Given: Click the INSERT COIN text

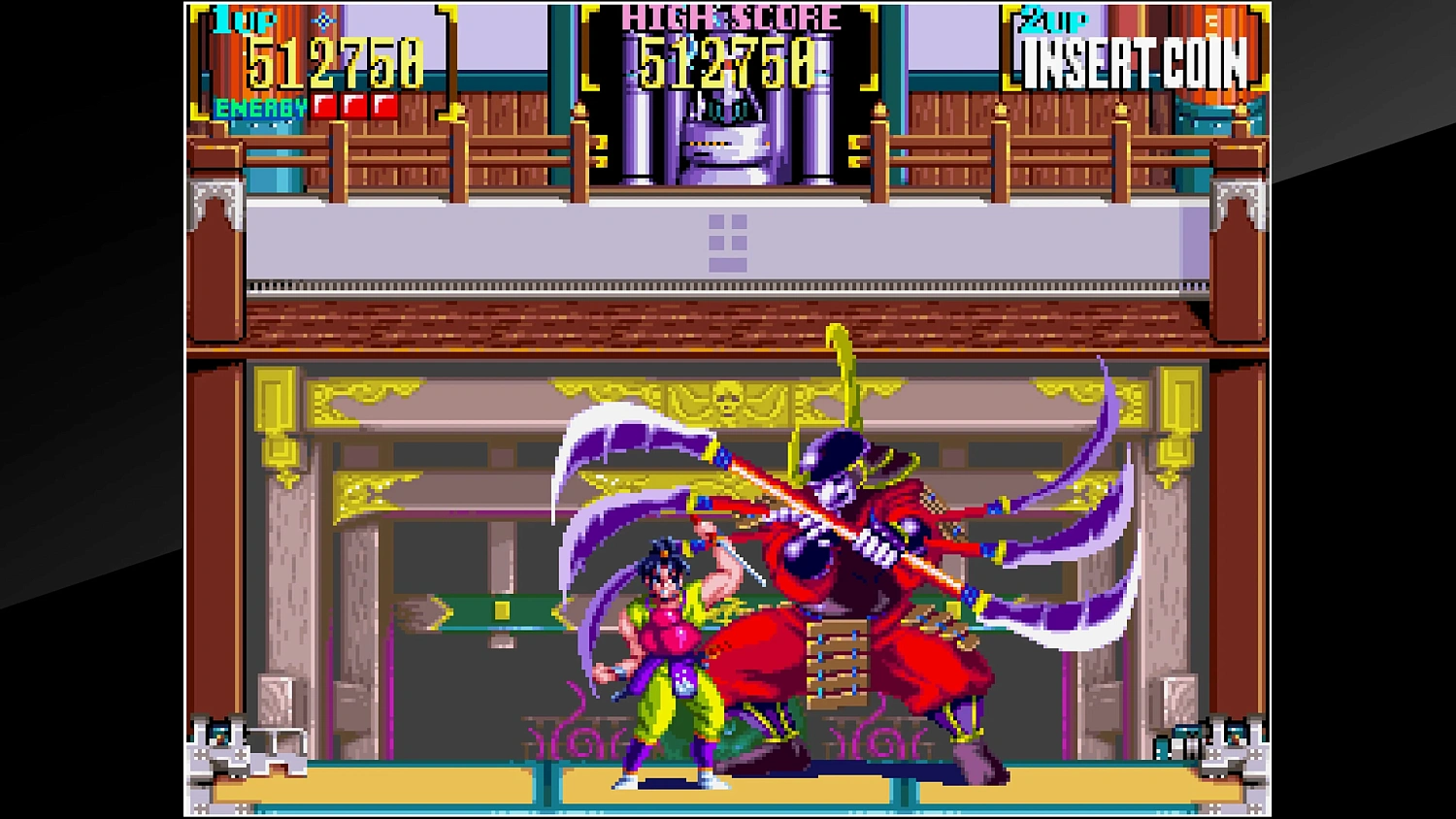Looking at the screenshot, I should [1136, 61].
